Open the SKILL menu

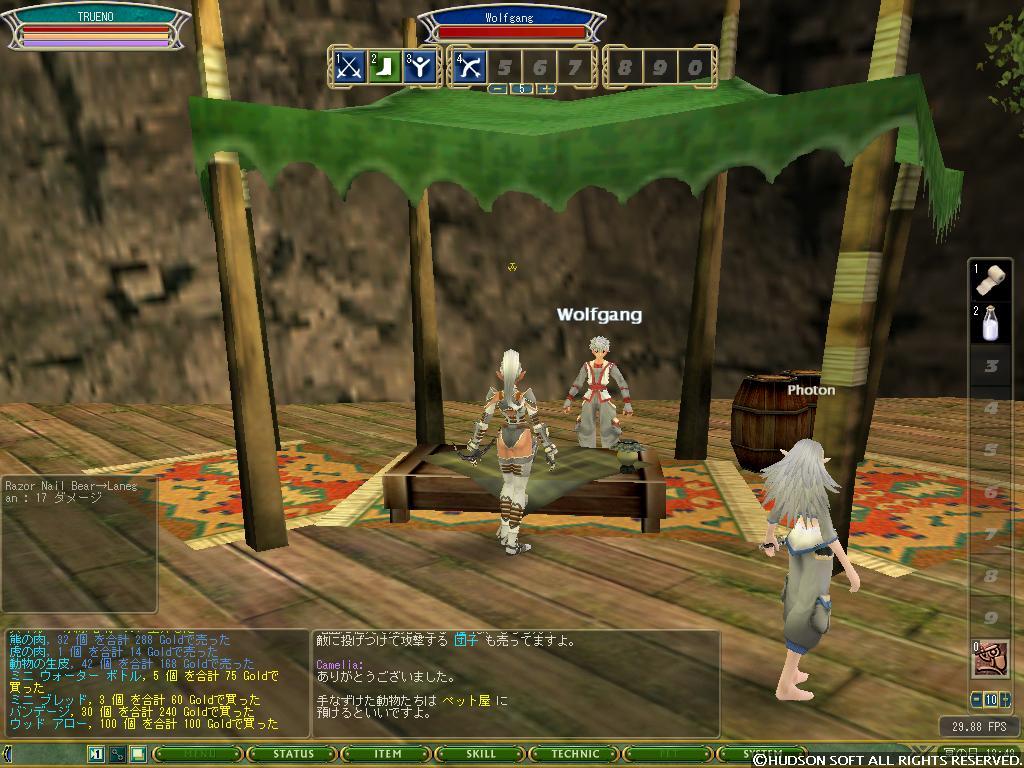[x=481, y=754]
